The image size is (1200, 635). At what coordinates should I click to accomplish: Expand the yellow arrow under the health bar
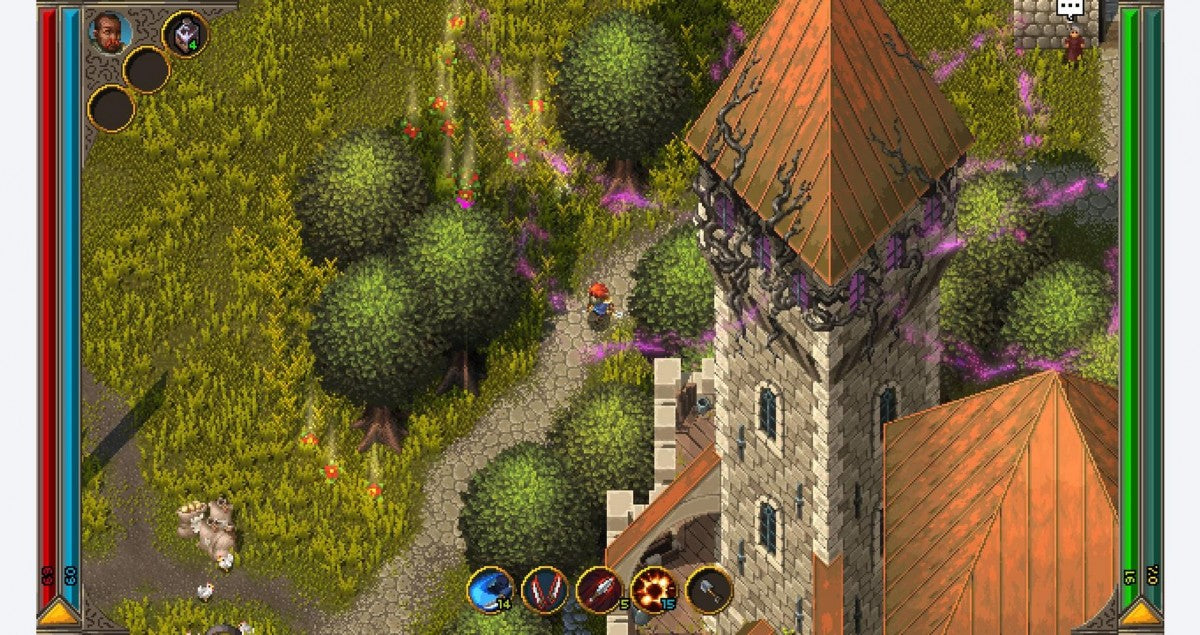(60, 610)
